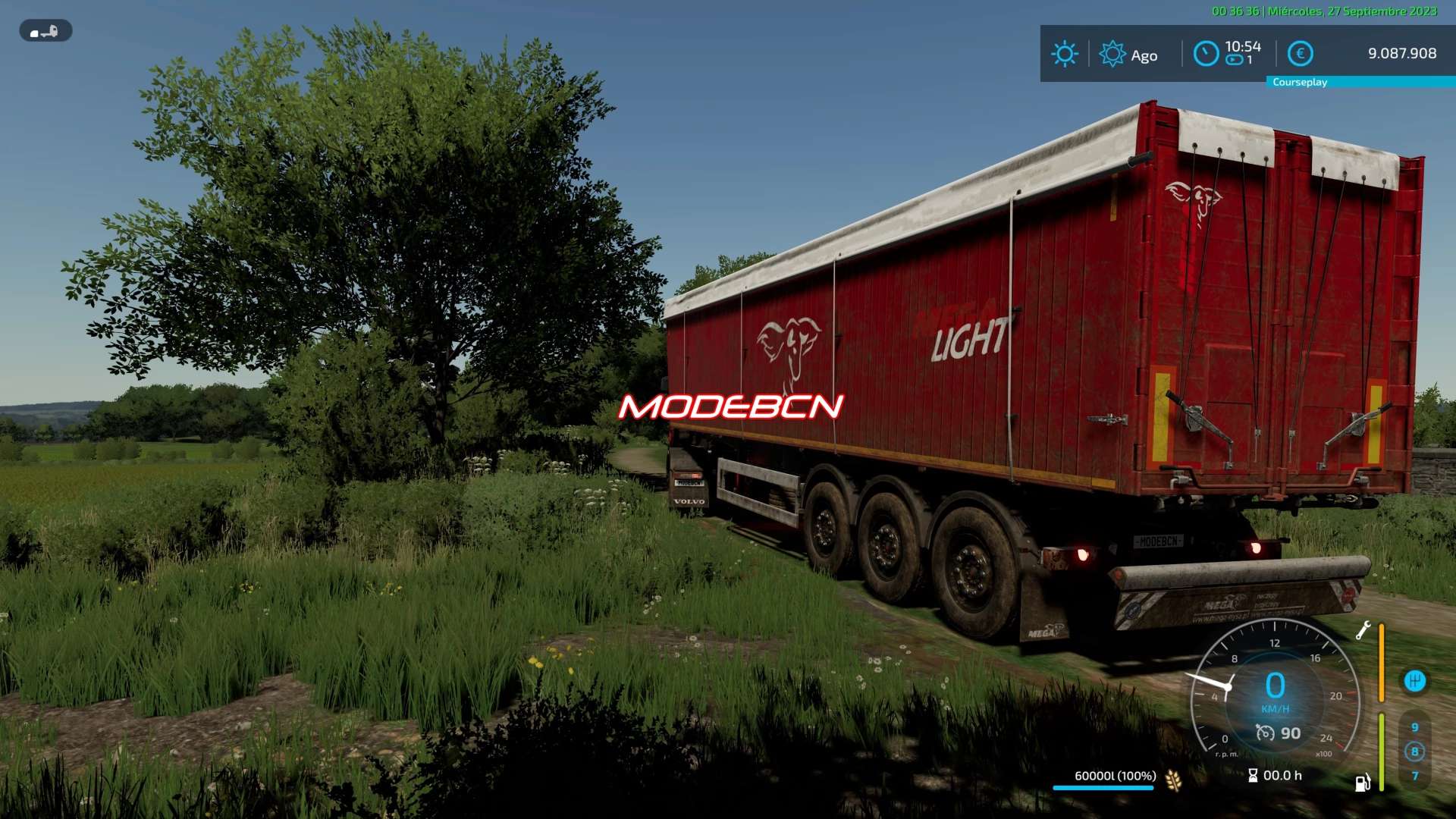Click the game clock icon
Image resolution: width=1456 pixels, height=819 pixels.
point(1206,54)
